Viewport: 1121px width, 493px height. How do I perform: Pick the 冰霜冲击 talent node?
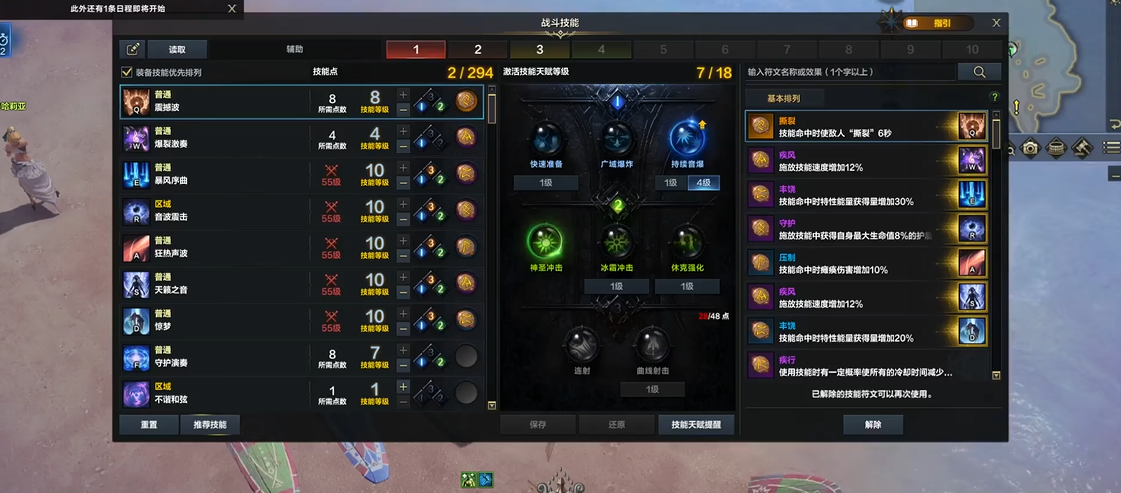click(616, 243)
